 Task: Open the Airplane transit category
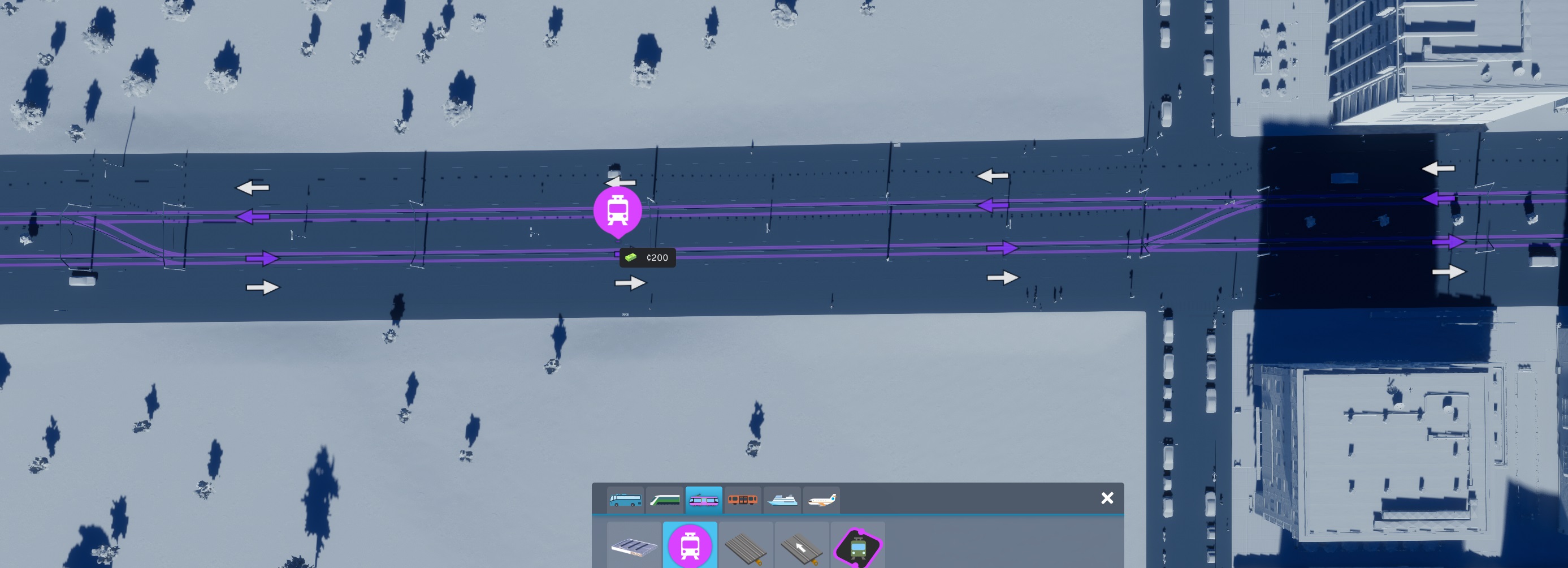point(822,500)
